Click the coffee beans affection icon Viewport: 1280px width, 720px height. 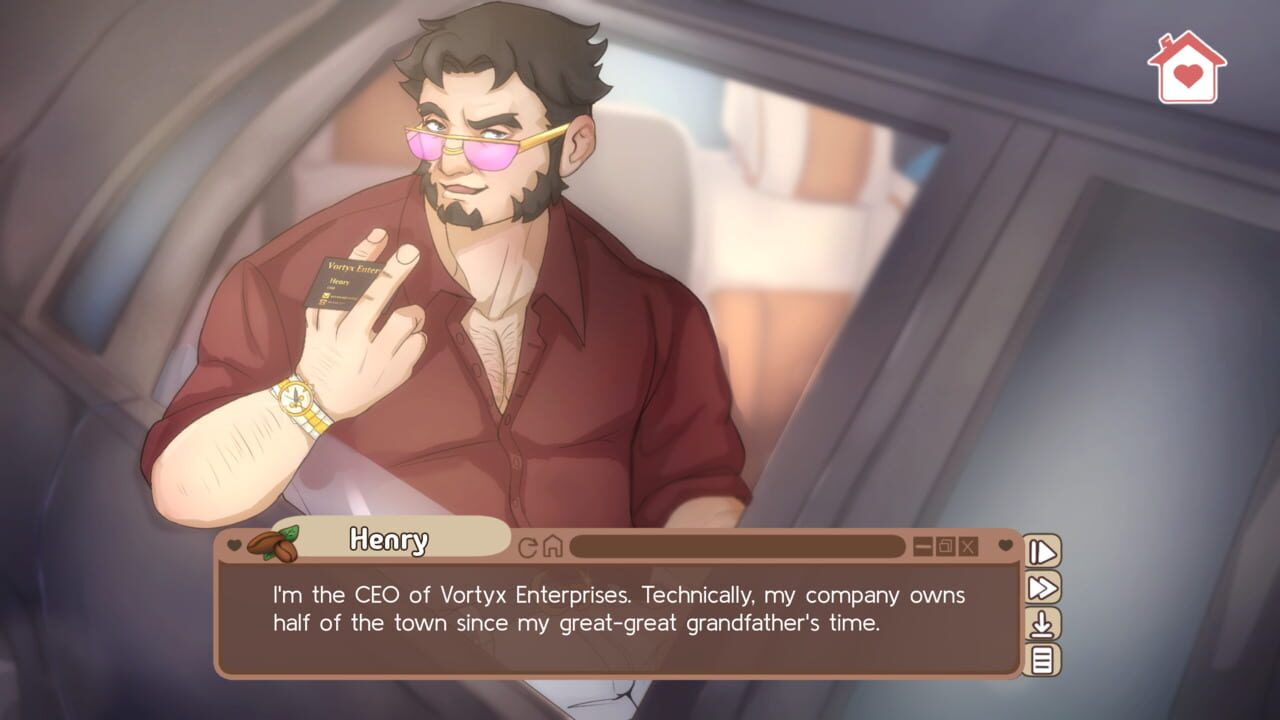270,545
